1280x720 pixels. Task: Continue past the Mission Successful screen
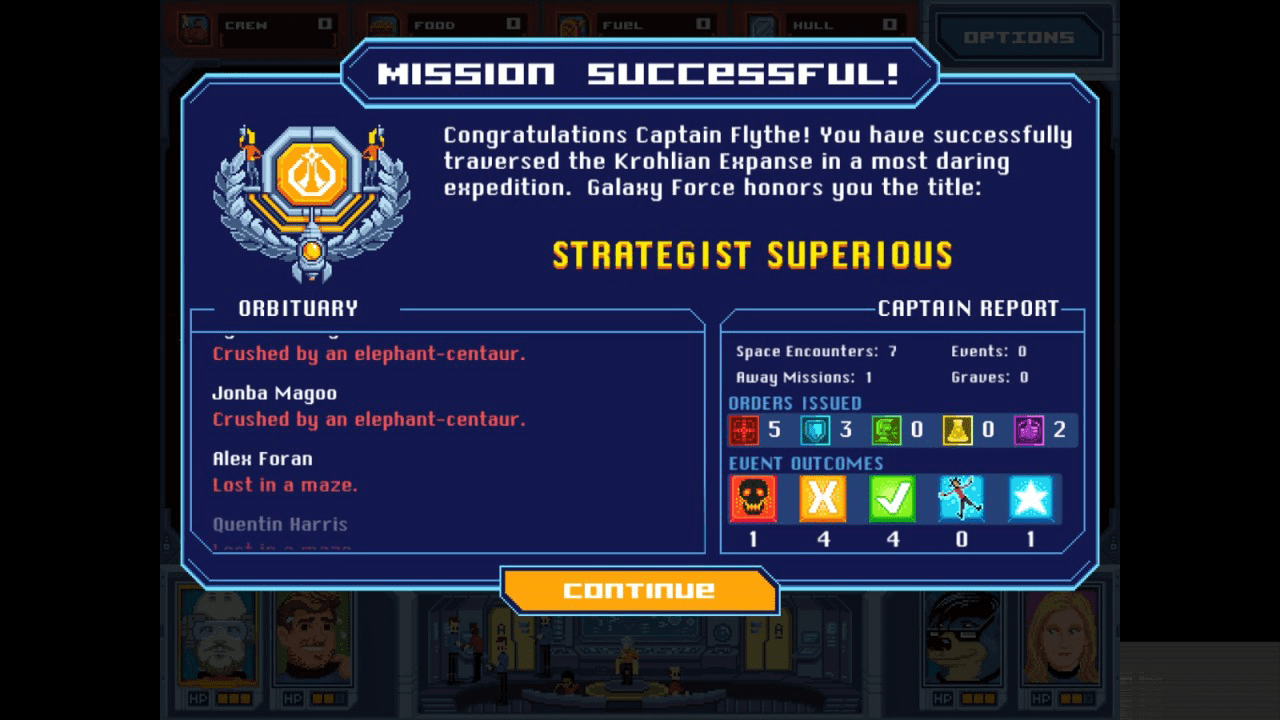pos(639,590)
